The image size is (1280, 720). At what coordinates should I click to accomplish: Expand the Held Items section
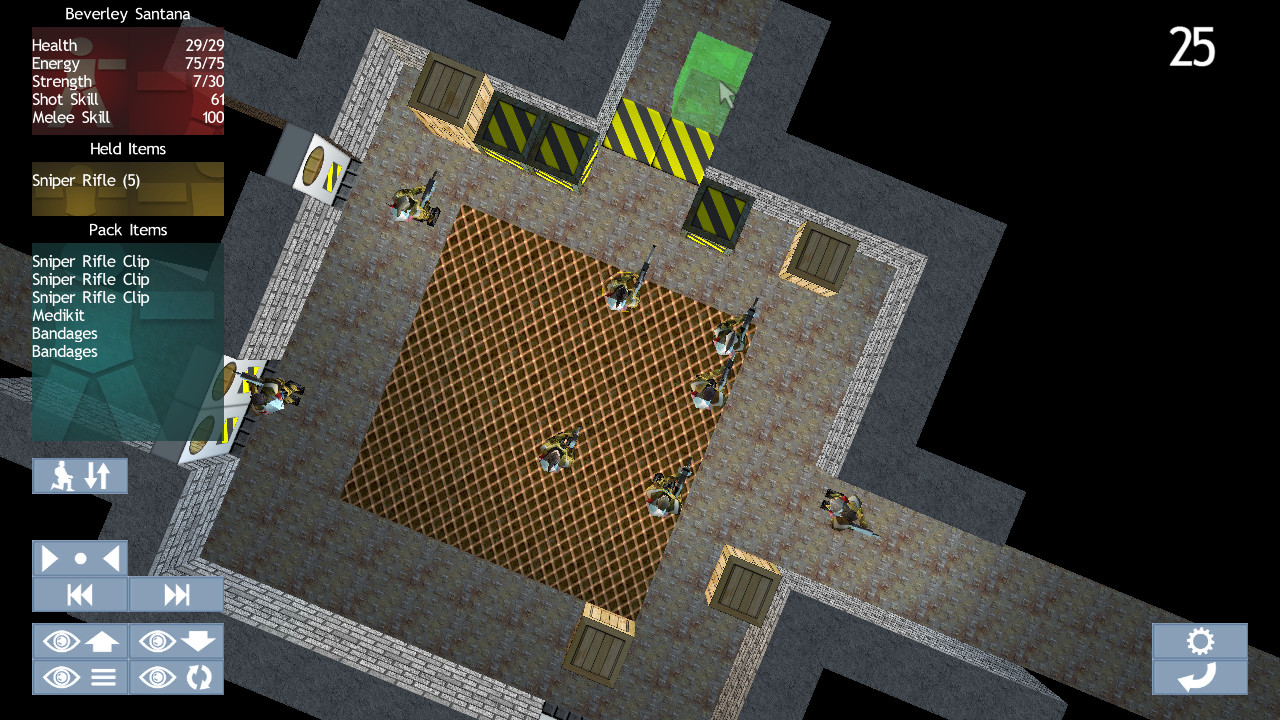[127, 148]
